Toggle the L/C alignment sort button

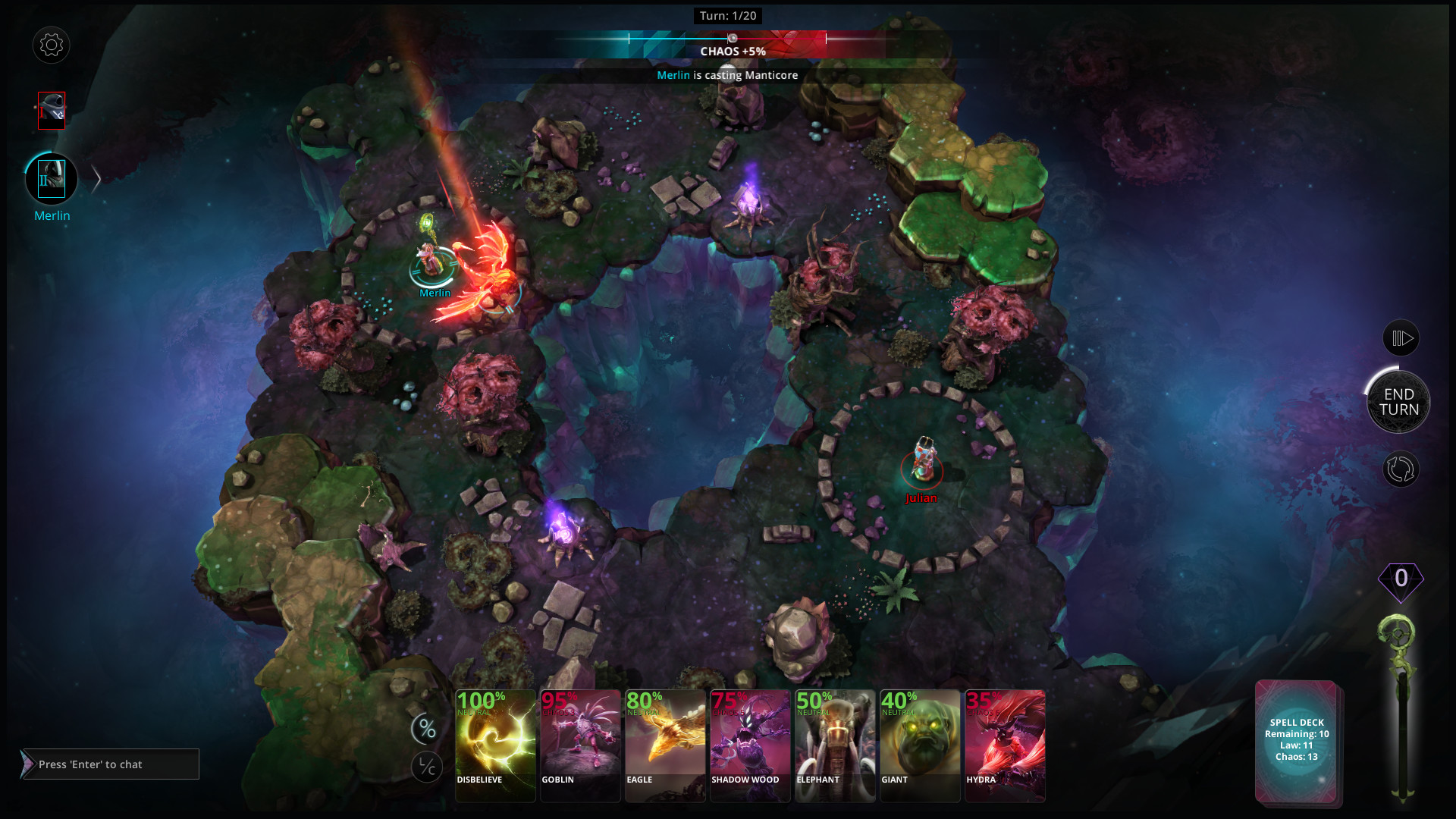coord(427,767)
